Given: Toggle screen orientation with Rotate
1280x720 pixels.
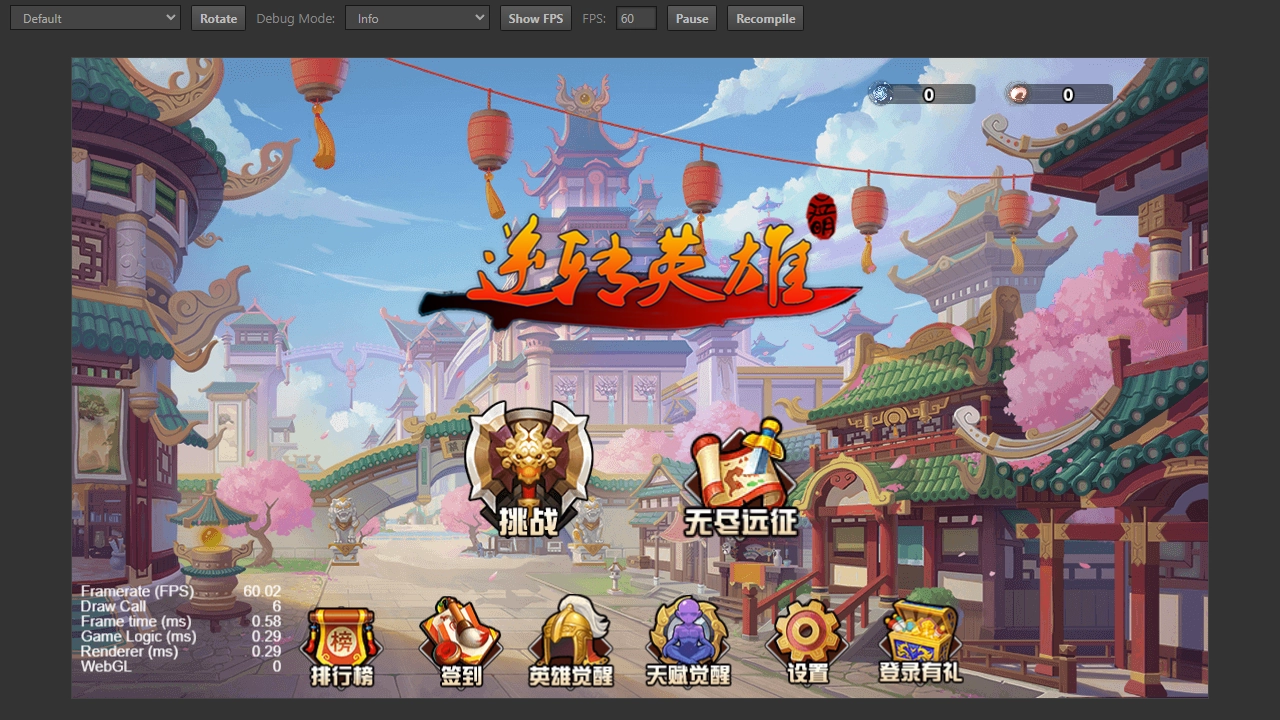Looking at the screenshot, I should pos(218,17).
